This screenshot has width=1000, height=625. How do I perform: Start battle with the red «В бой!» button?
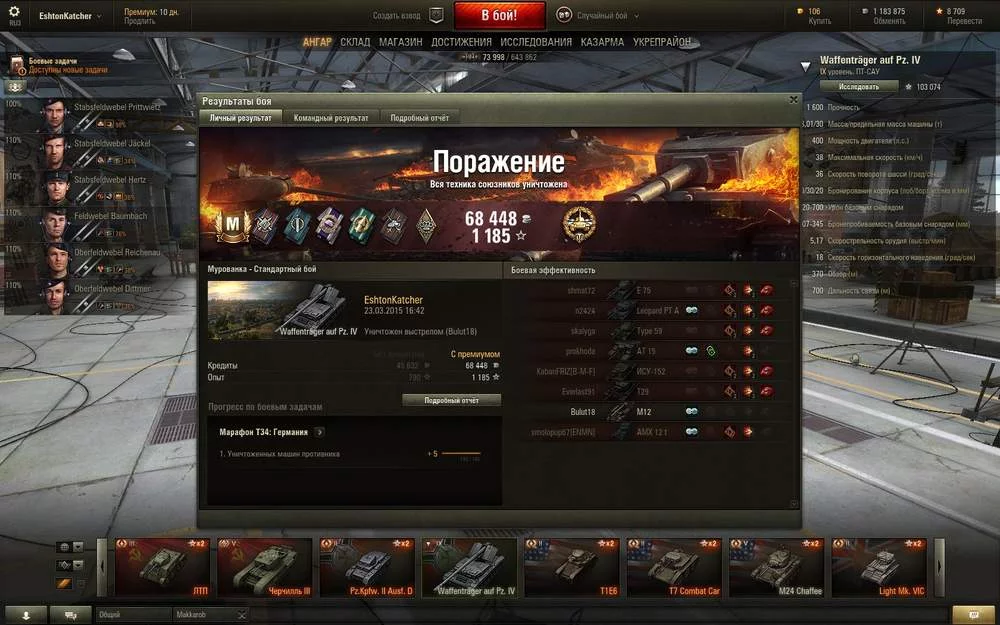tap(499, 15)
